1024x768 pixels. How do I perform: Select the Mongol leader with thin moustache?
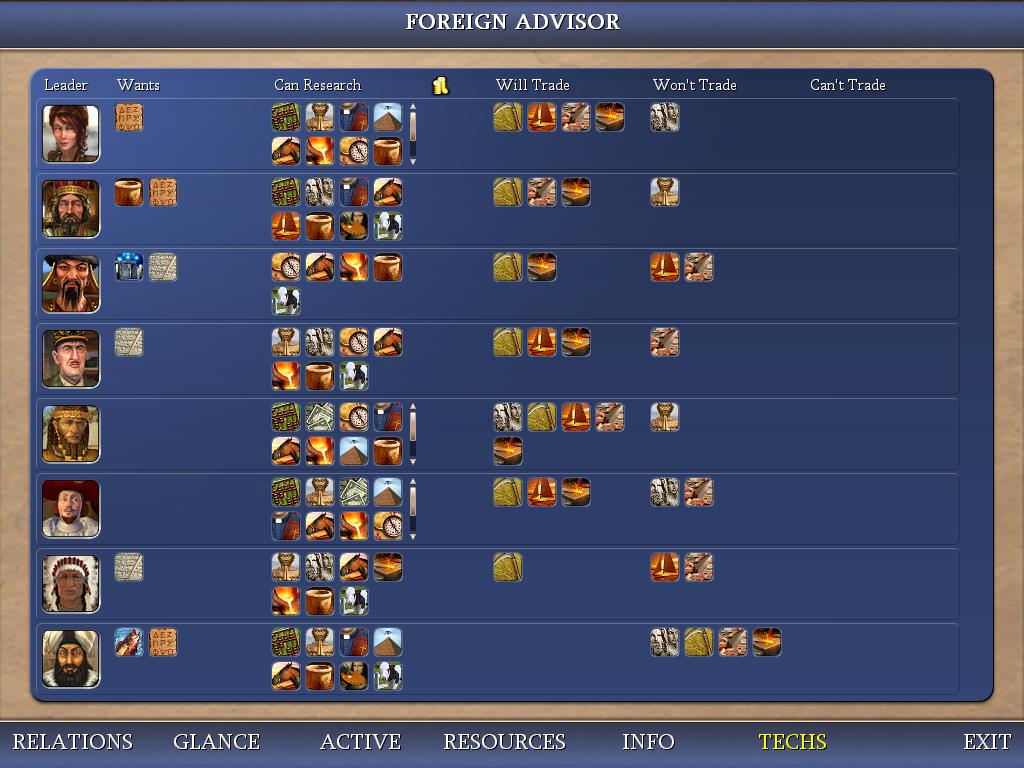71,284
